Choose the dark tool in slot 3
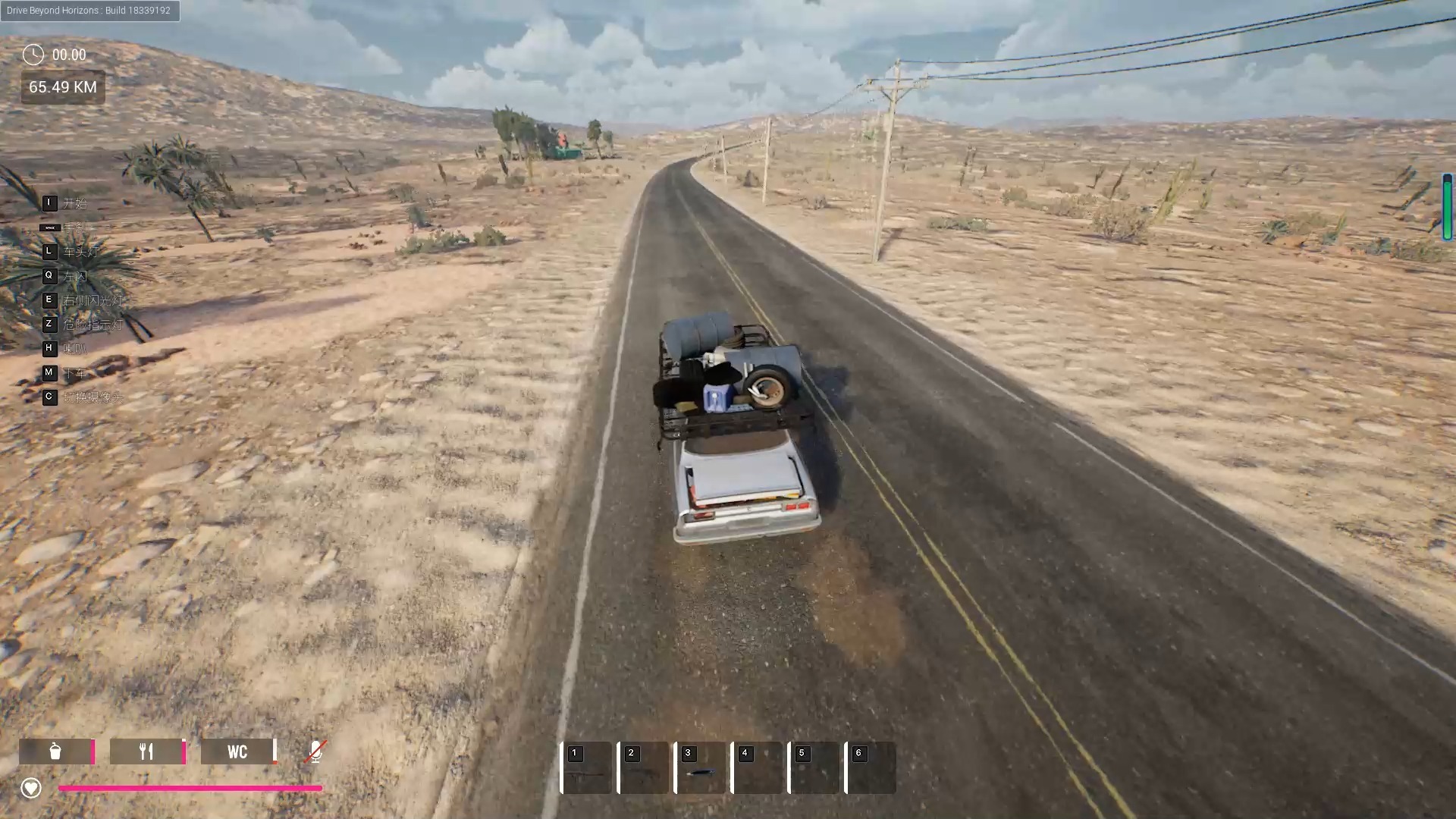The height and width of the screenshot is (819, 1456). coord(700,772)
